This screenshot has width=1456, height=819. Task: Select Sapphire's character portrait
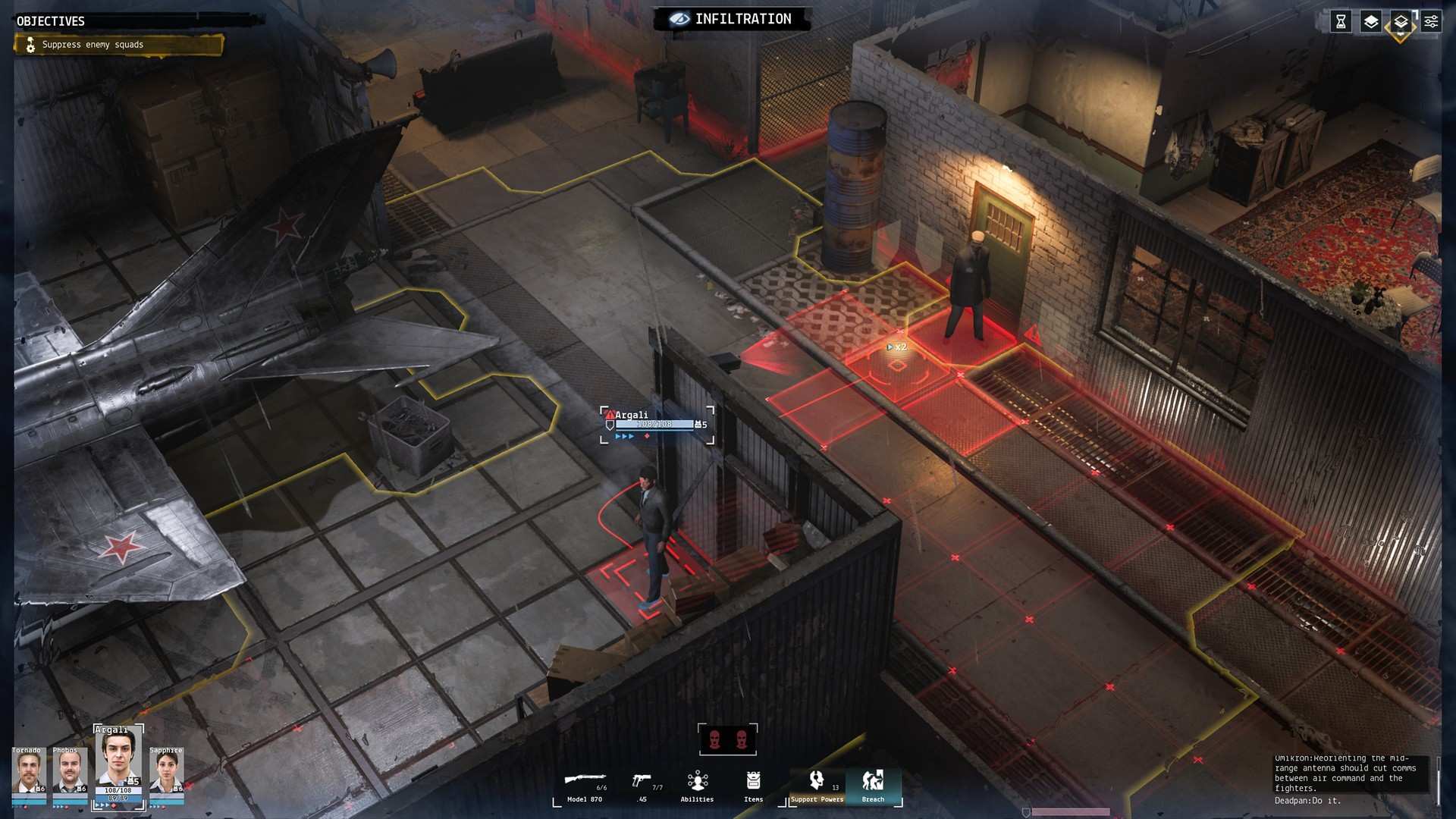pos(166,770)
